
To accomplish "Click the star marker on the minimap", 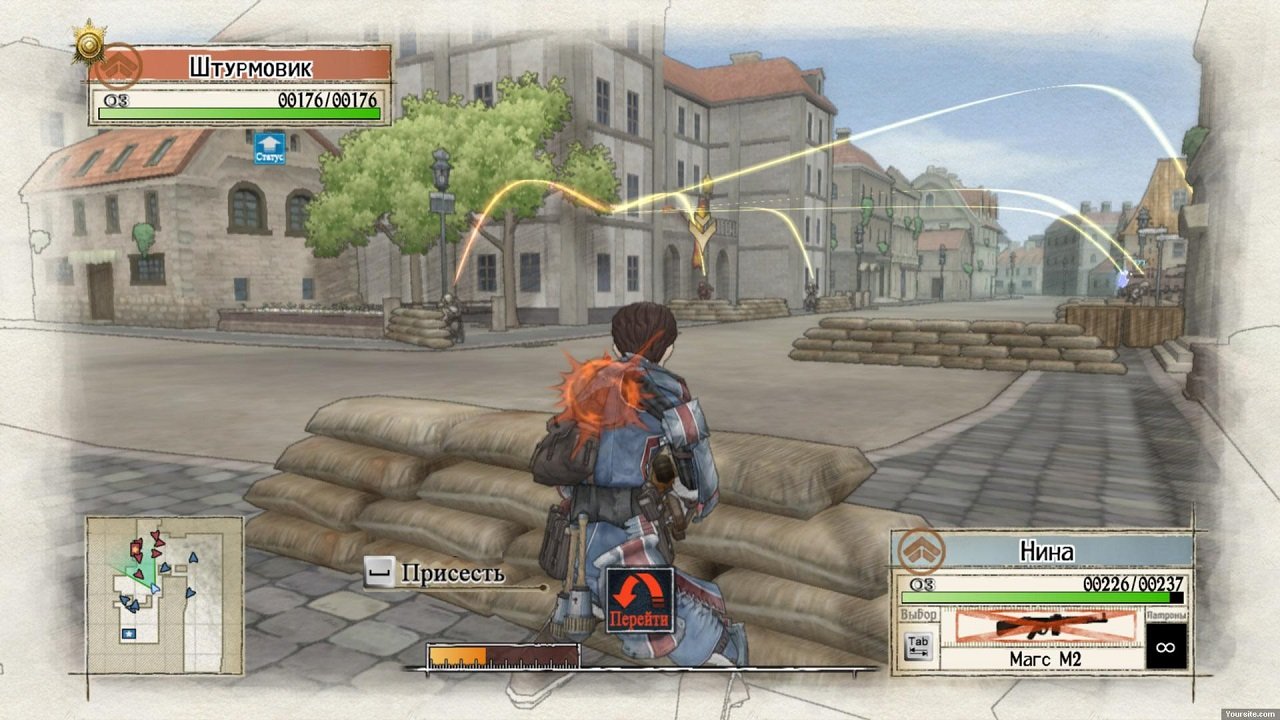I will tap(129, 631).
